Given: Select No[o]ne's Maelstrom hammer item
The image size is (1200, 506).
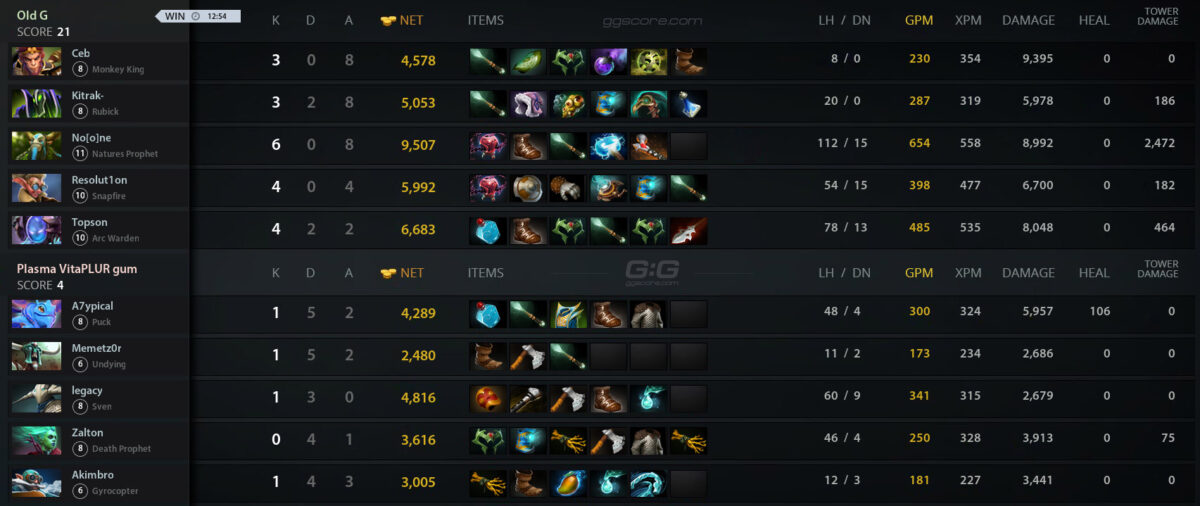Looking at the screenshot, I should click(608, 146).
